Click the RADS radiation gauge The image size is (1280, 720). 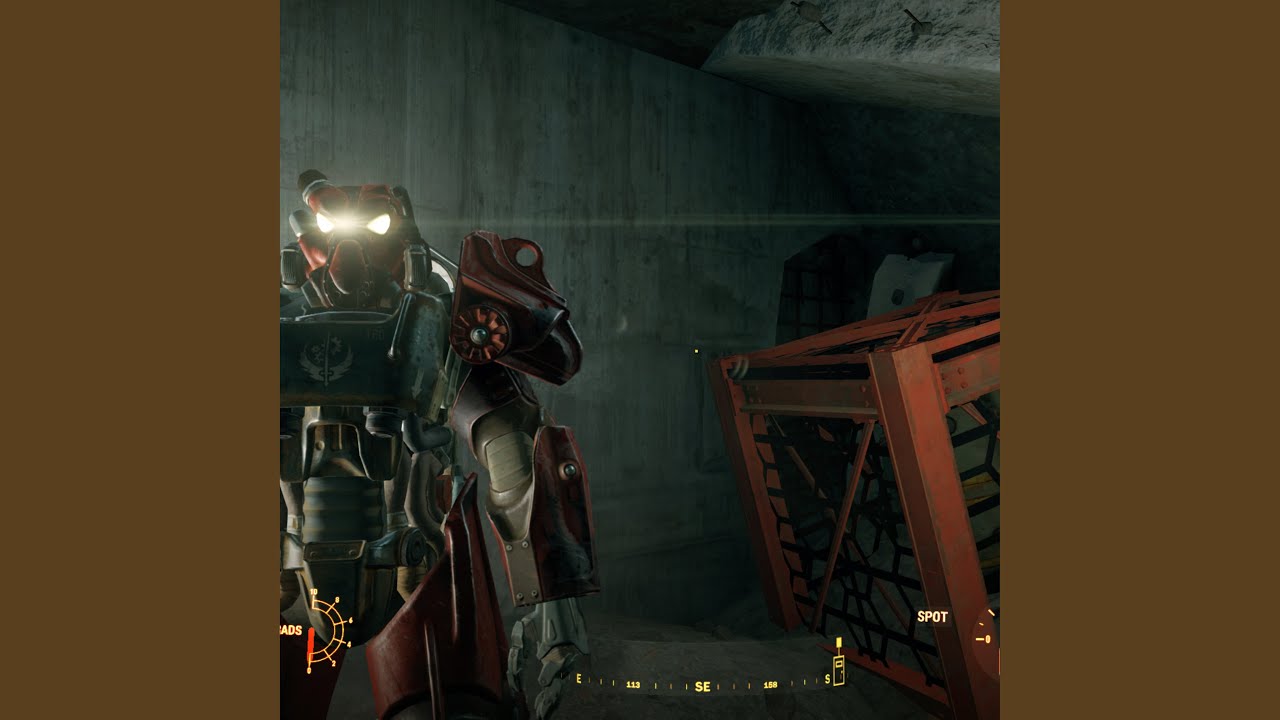coord(327,630)
